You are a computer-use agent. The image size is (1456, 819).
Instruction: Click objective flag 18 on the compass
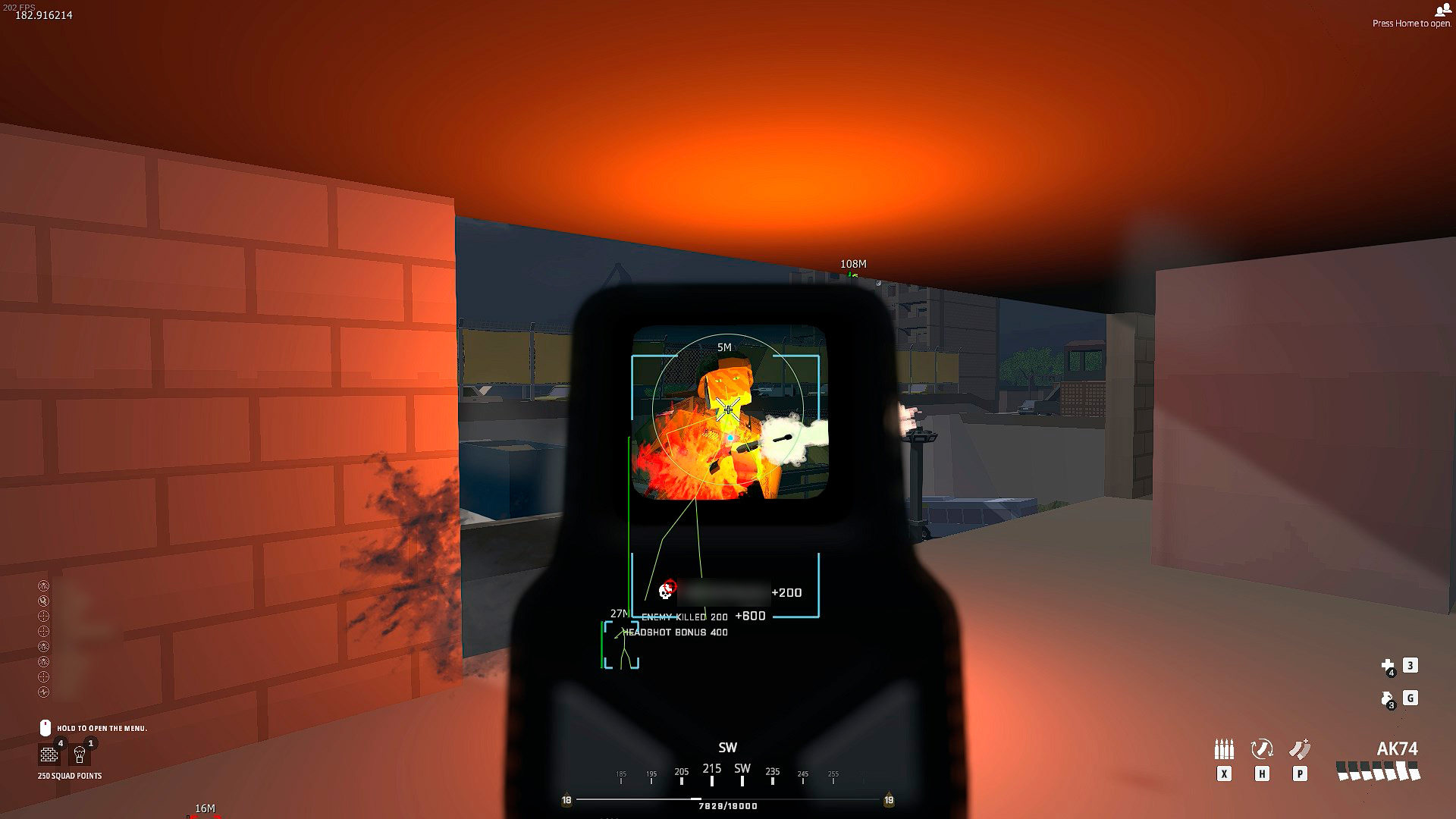pyautogui.click(x=566, y=799)
